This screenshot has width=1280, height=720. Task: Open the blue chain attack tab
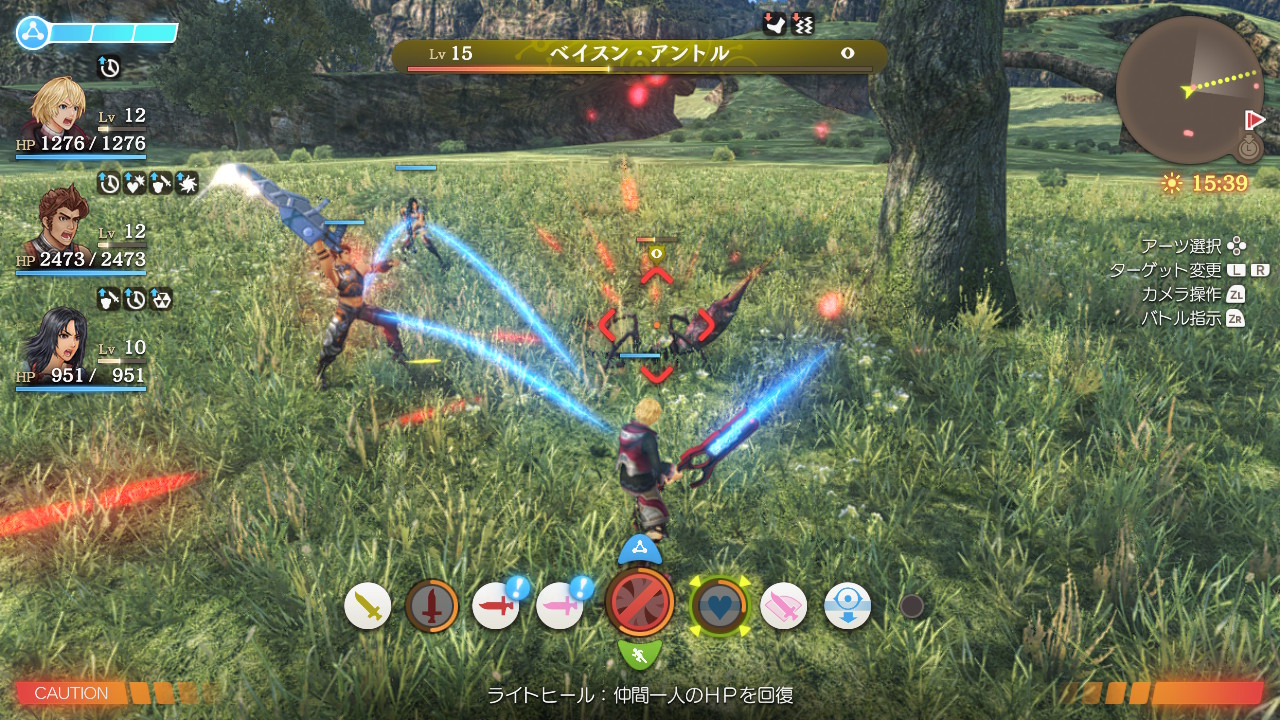tap(640, 549)
